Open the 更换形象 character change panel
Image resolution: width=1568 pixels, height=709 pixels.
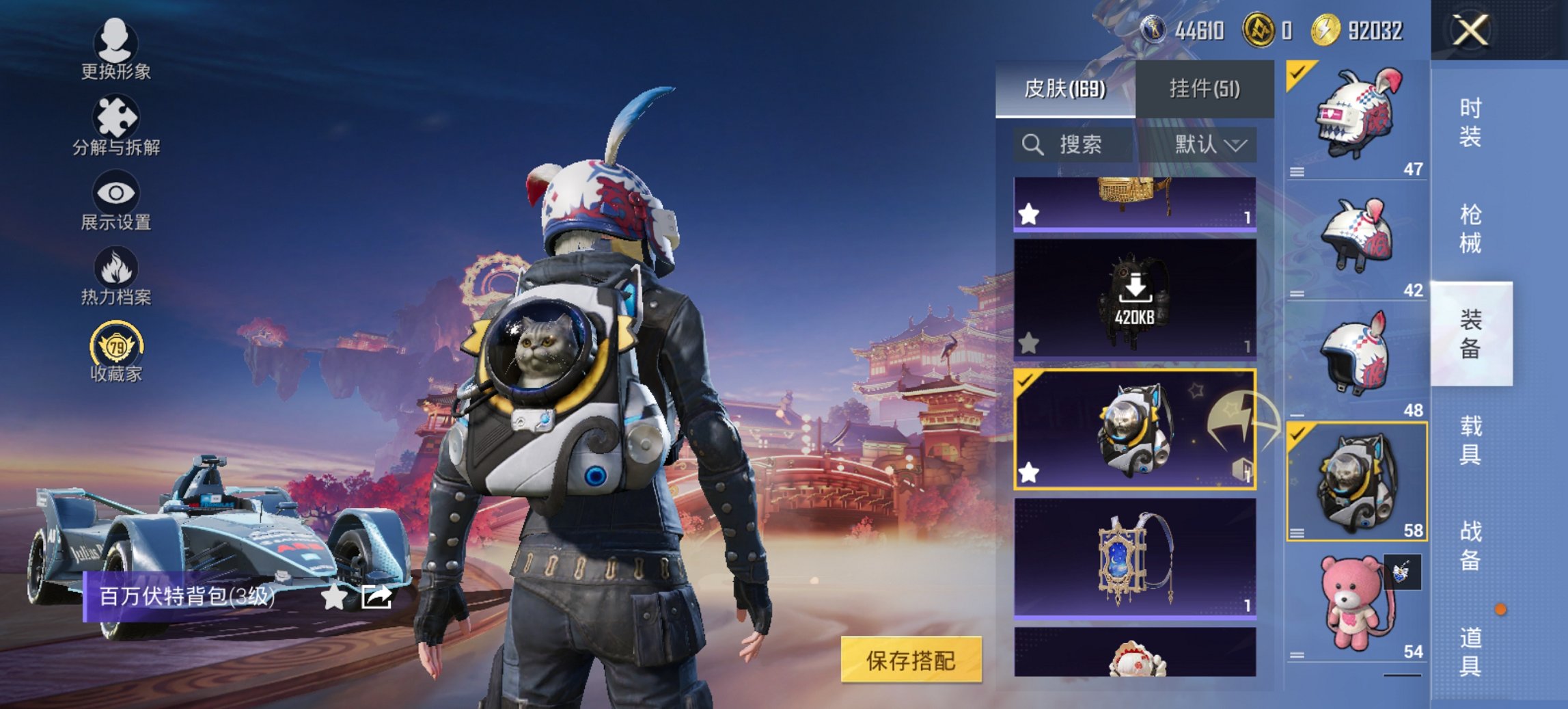pos(116,51)
